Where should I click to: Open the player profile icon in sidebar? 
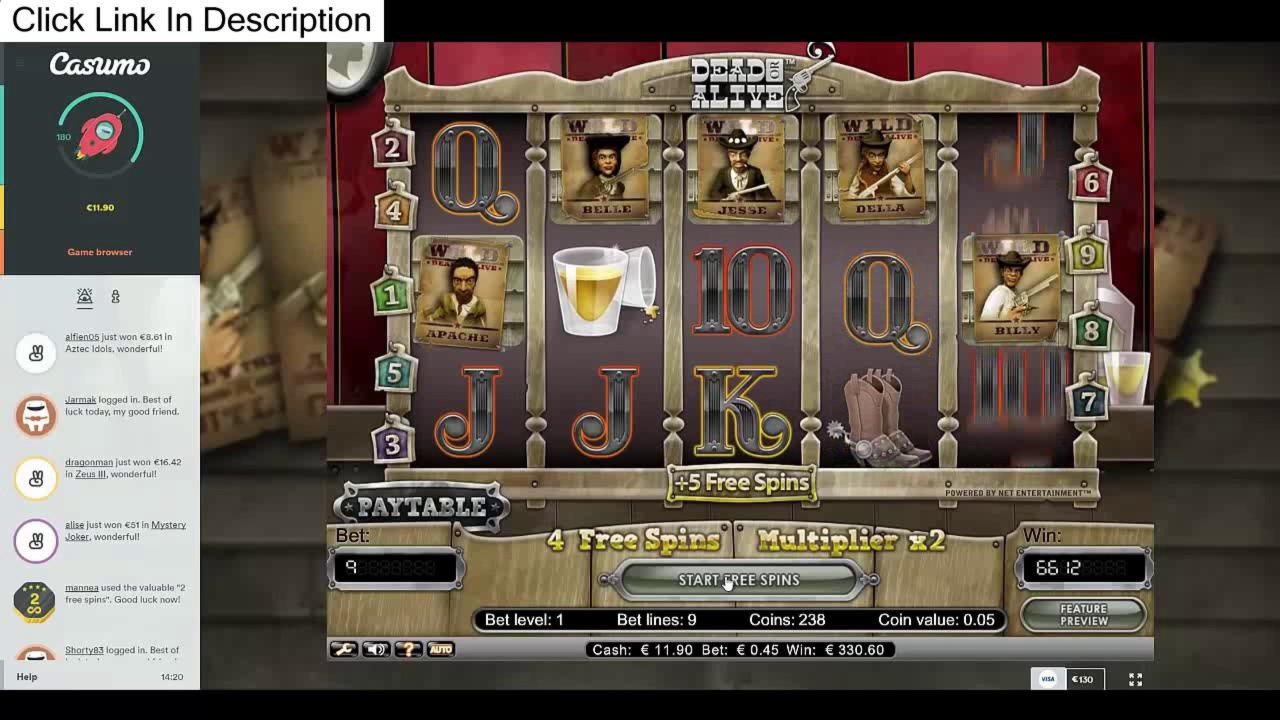click(116, 296)
